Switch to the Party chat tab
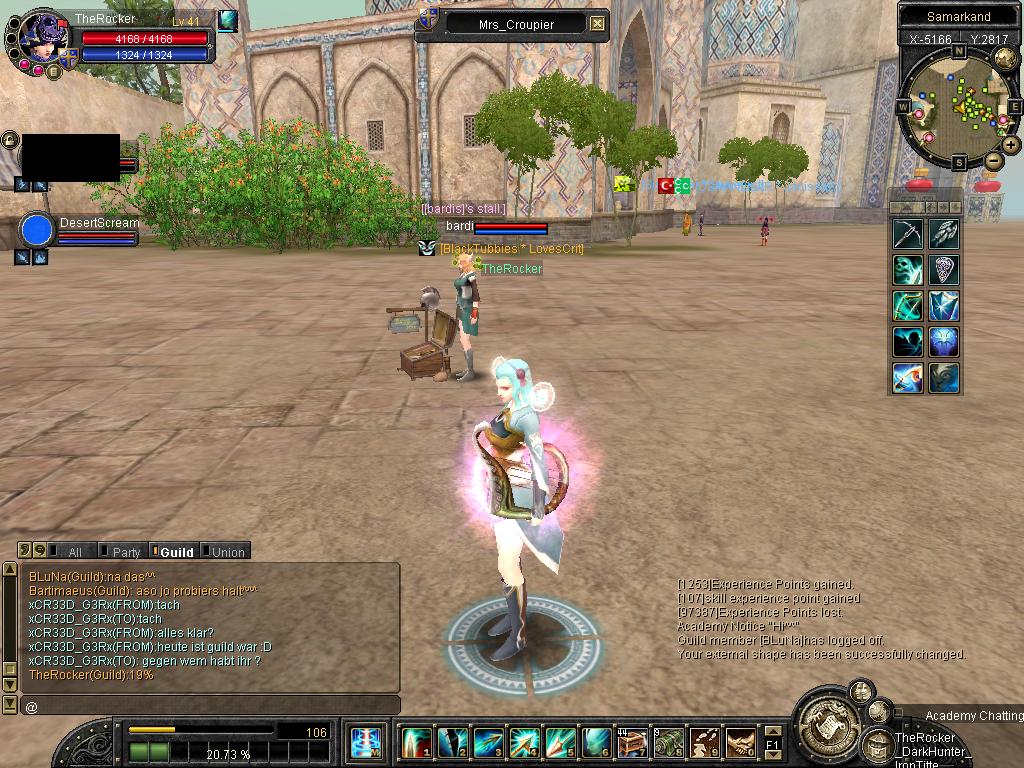Screen dimensions: 1024x768 (x=126, y=552)
